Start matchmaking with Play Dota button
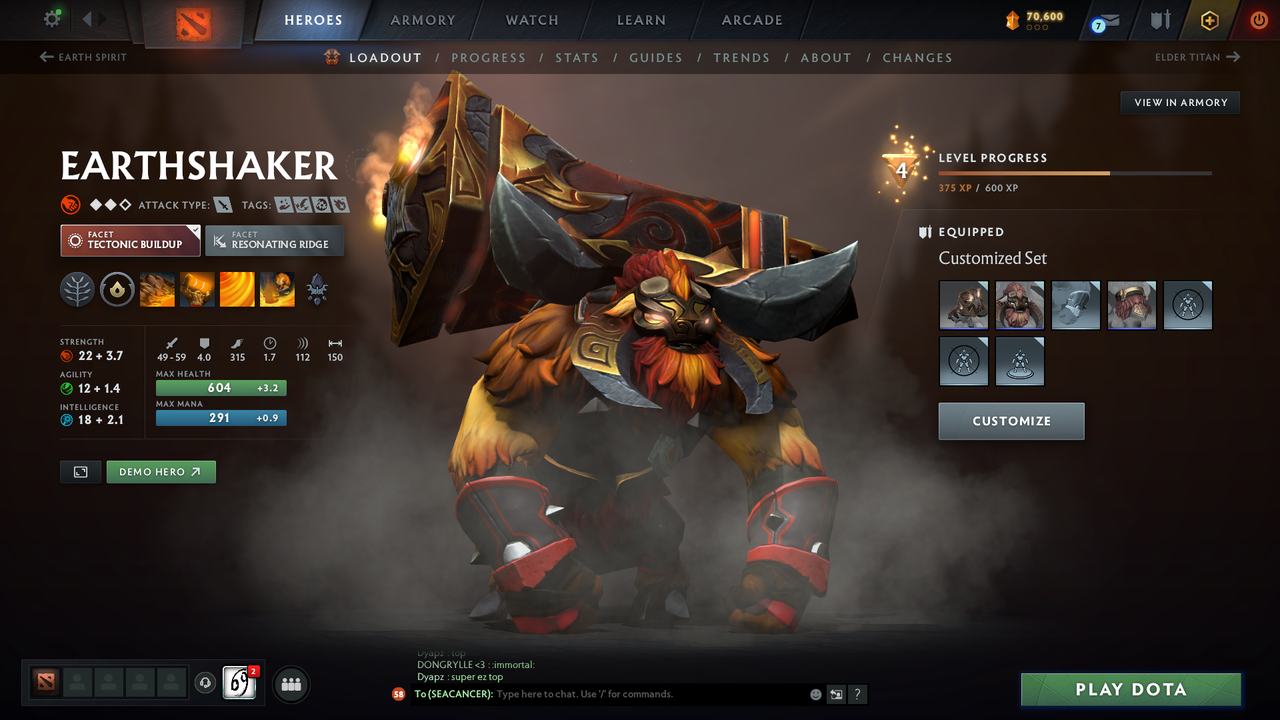Viewport: 1280px width, 720px height. click(x=1130, y=690)
